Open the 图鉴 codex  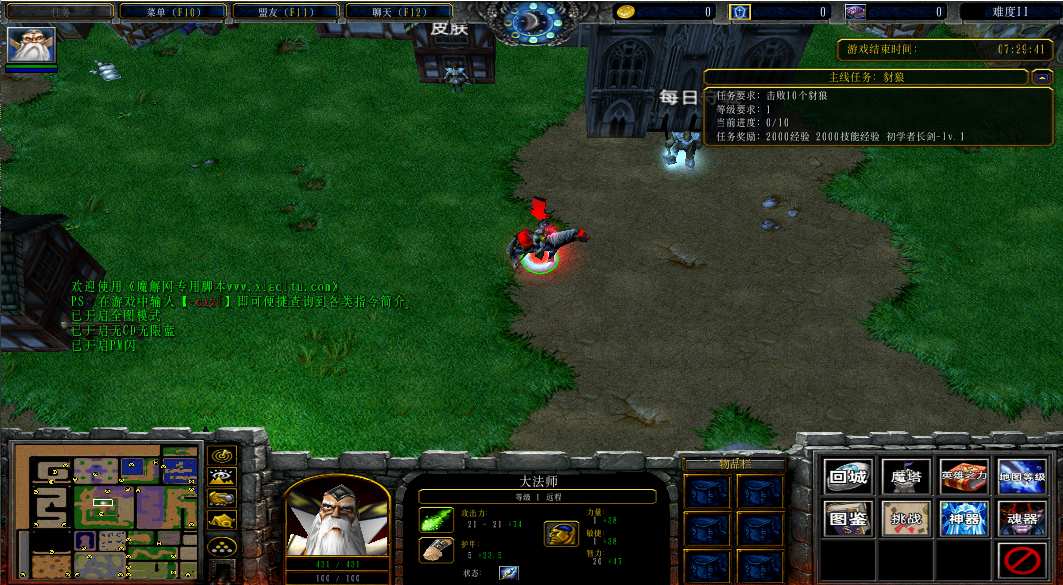[848, 518]
